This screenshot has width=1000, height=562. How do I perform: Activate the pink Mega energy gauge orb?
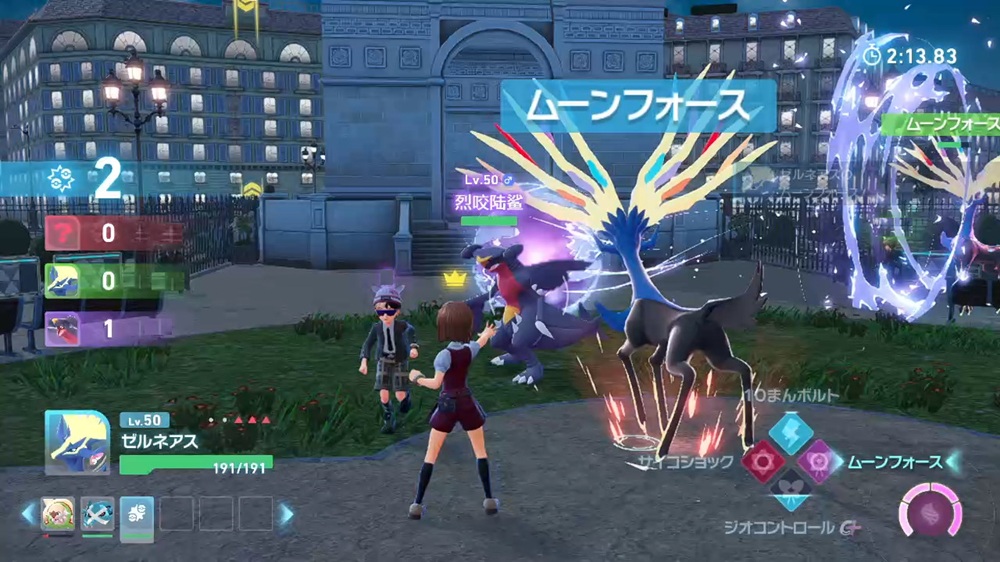click(930, 511)
